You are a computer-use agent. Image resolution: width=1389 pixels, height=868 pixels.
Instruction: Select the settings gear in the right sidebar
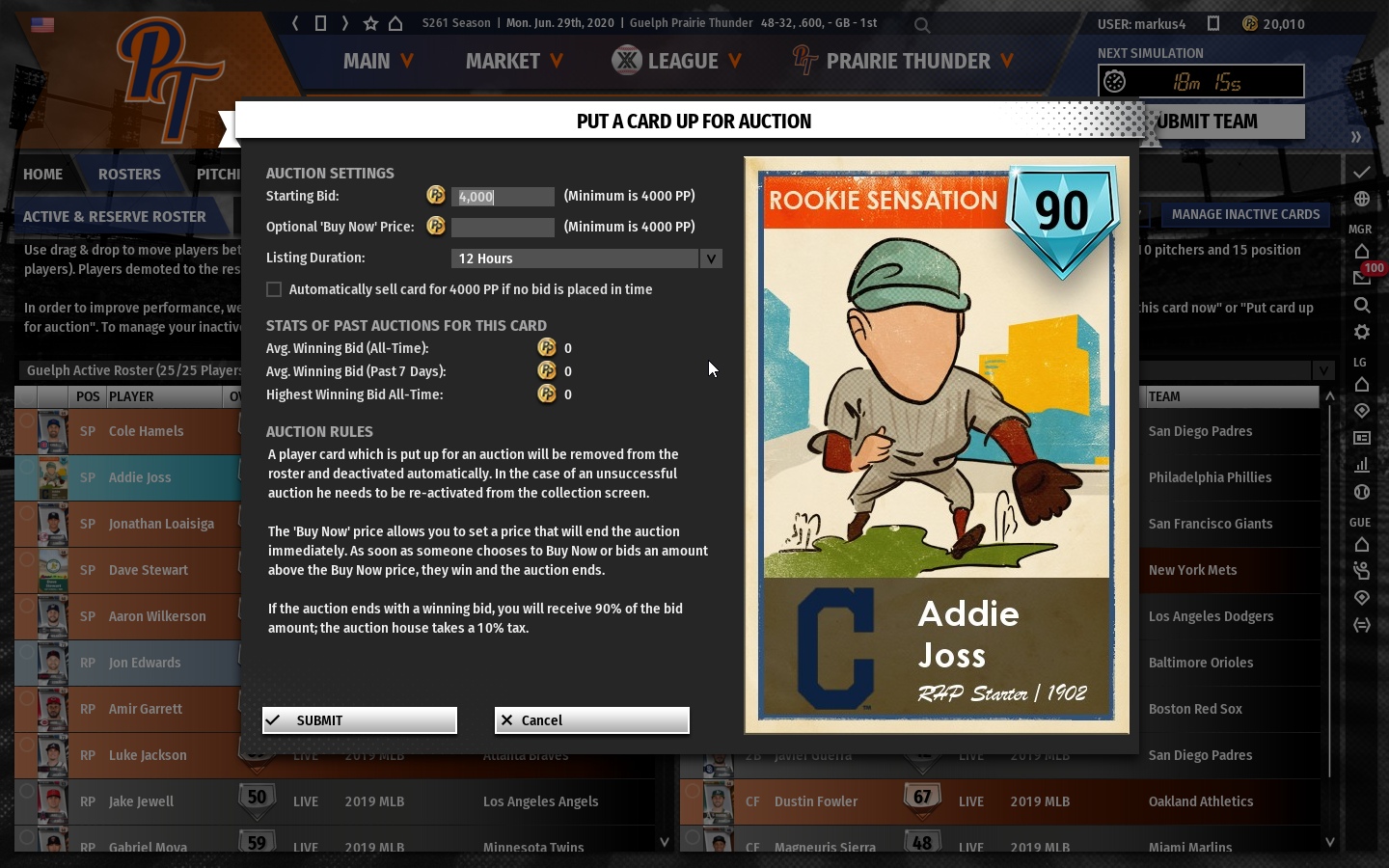tap(1362, 331)
